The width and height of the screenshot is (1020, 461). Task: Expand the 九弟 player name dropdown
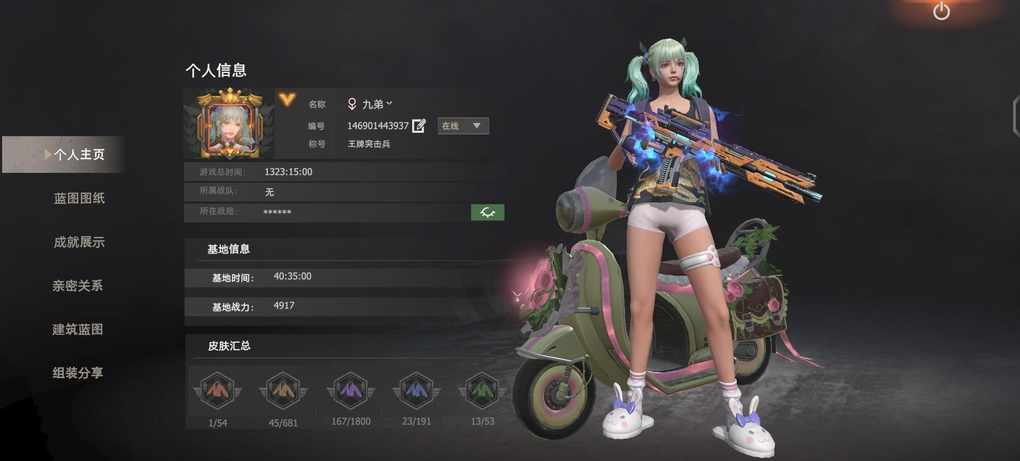(369, 103)
